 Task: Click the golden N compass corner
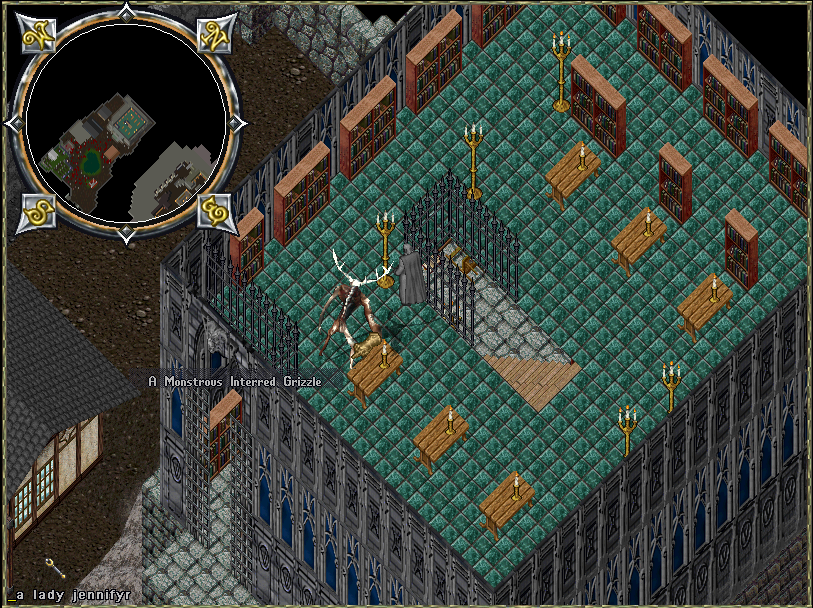coord(213,35)
